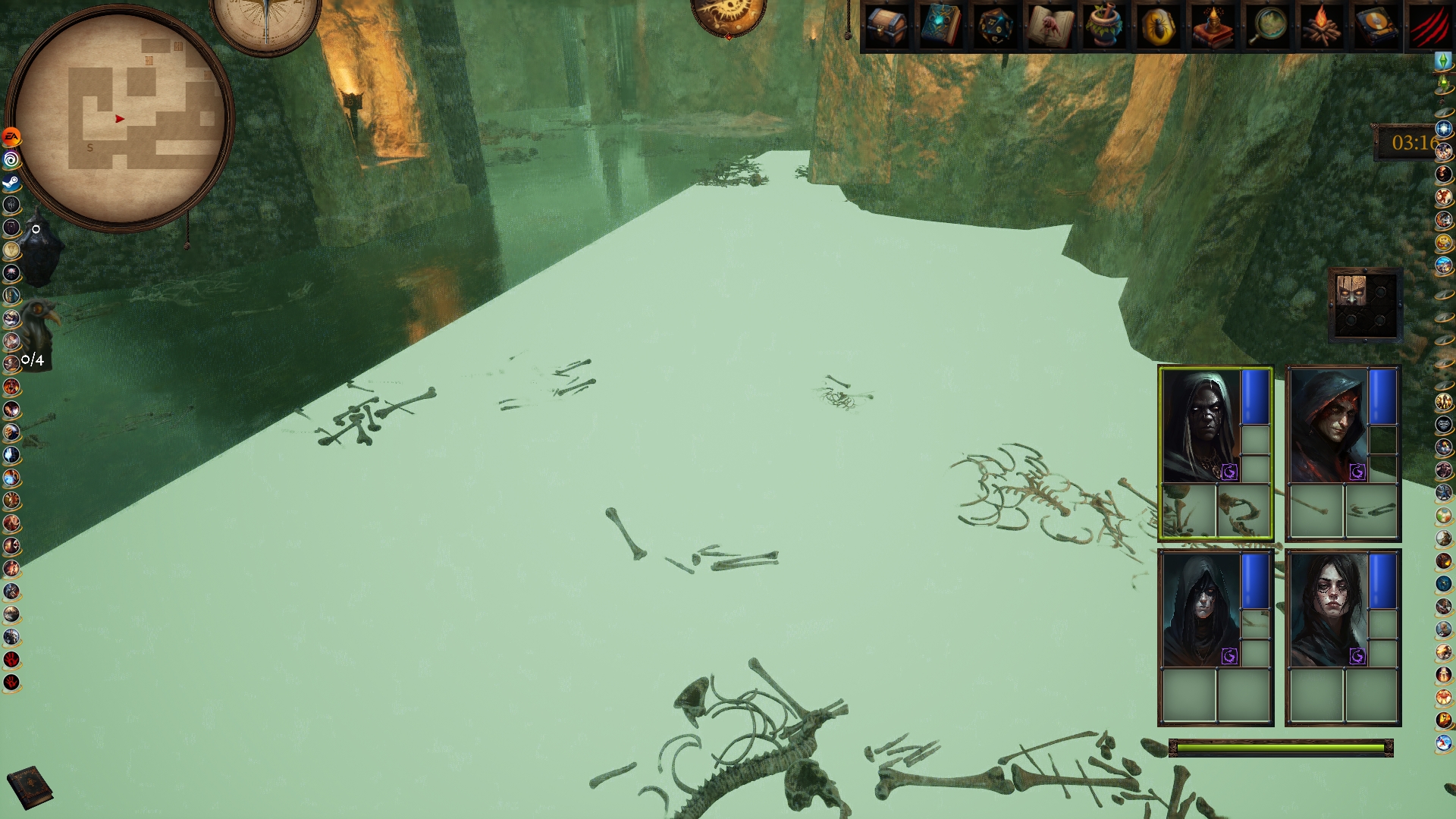The image size is (1456, 819).
Task: Open the blue spellbook
Action: [x=940, y=27]
